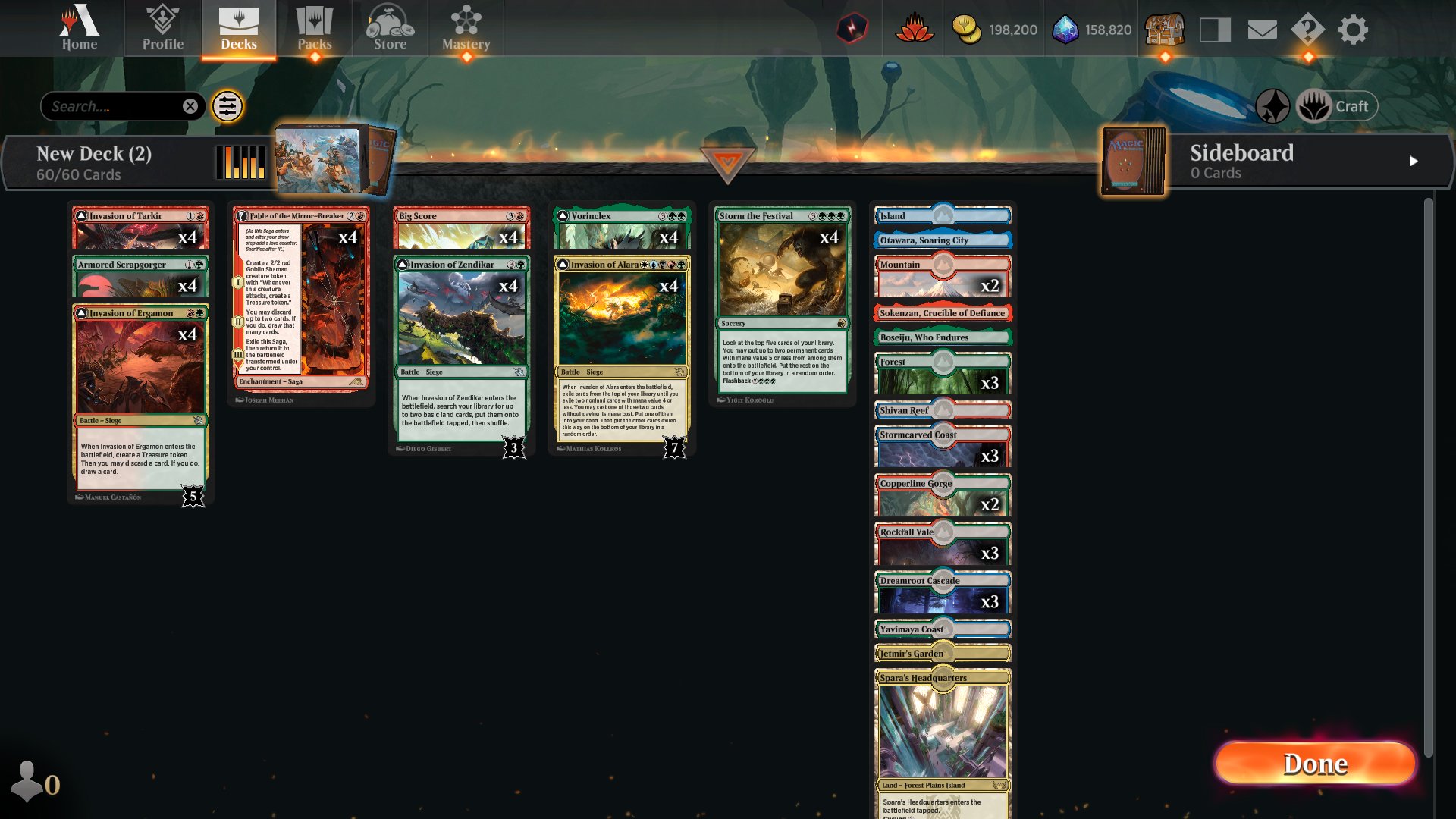Open the Mastery page
Viewport: 1456px width, 819px height.
click(x=466, y=27)
